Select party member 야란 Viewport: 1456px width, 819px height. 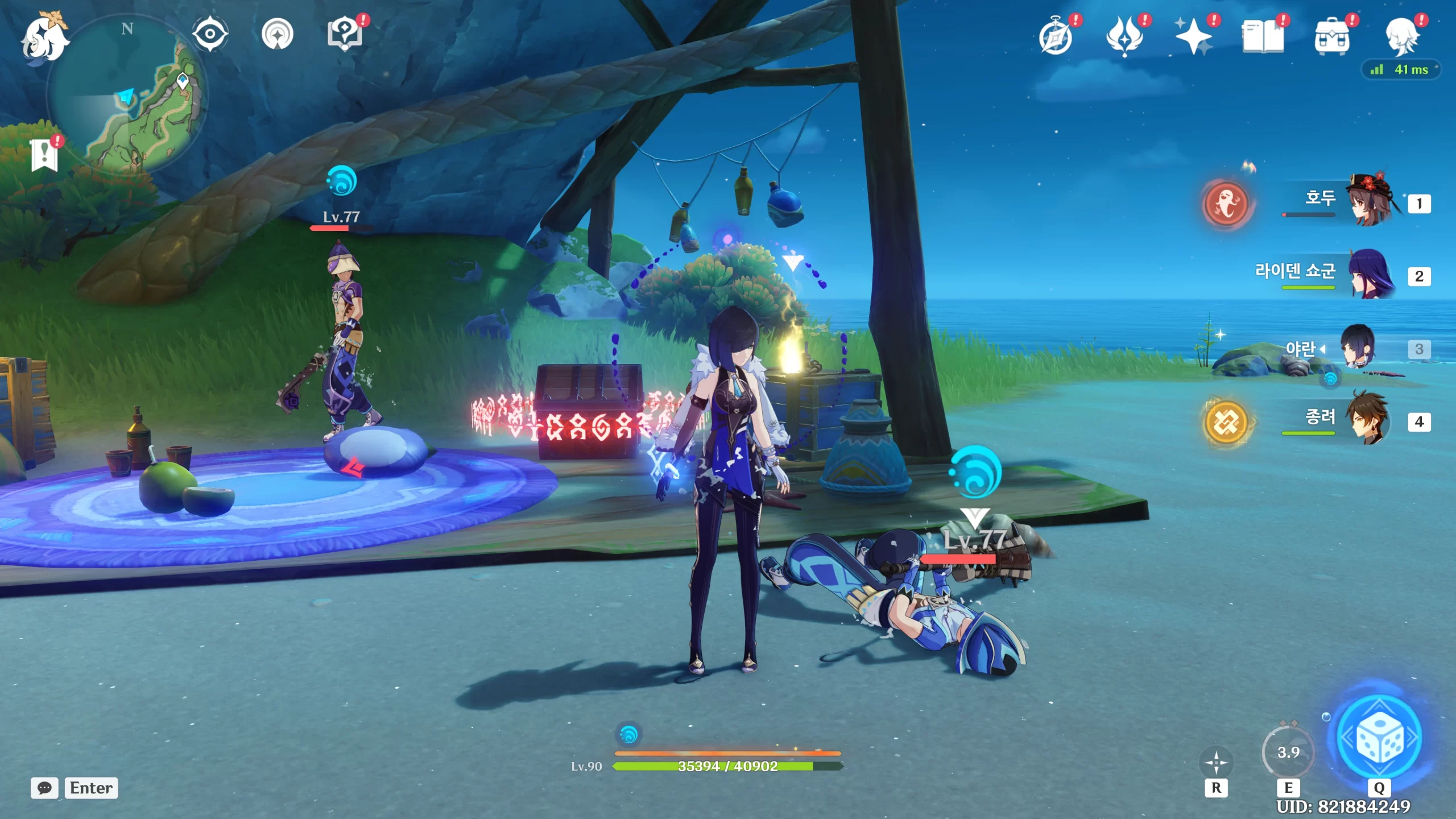[1359, 348]
